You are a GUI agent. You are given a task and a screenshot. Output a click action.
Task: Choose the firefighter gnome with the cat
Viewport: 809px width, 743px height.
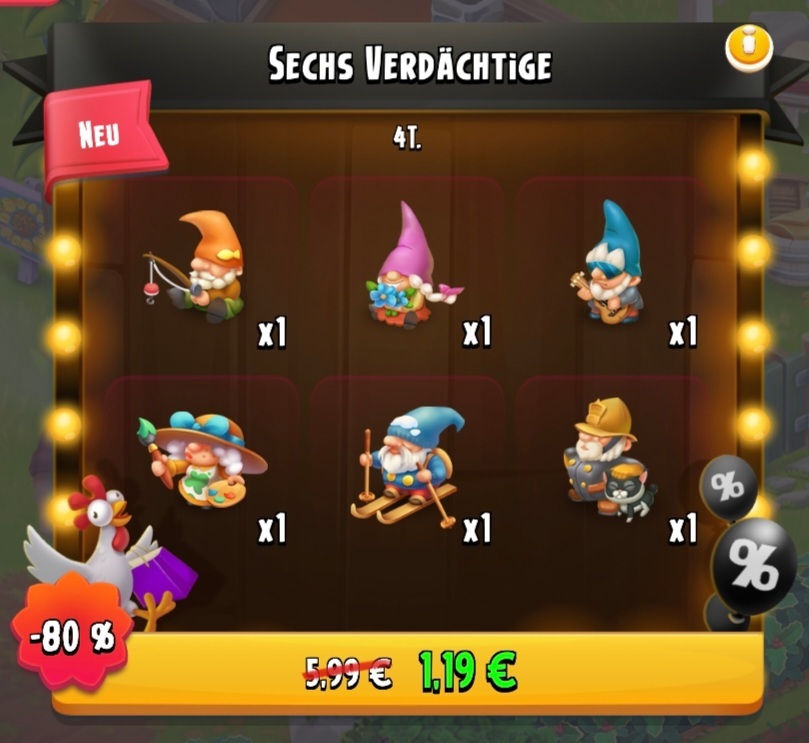[606, 457]
